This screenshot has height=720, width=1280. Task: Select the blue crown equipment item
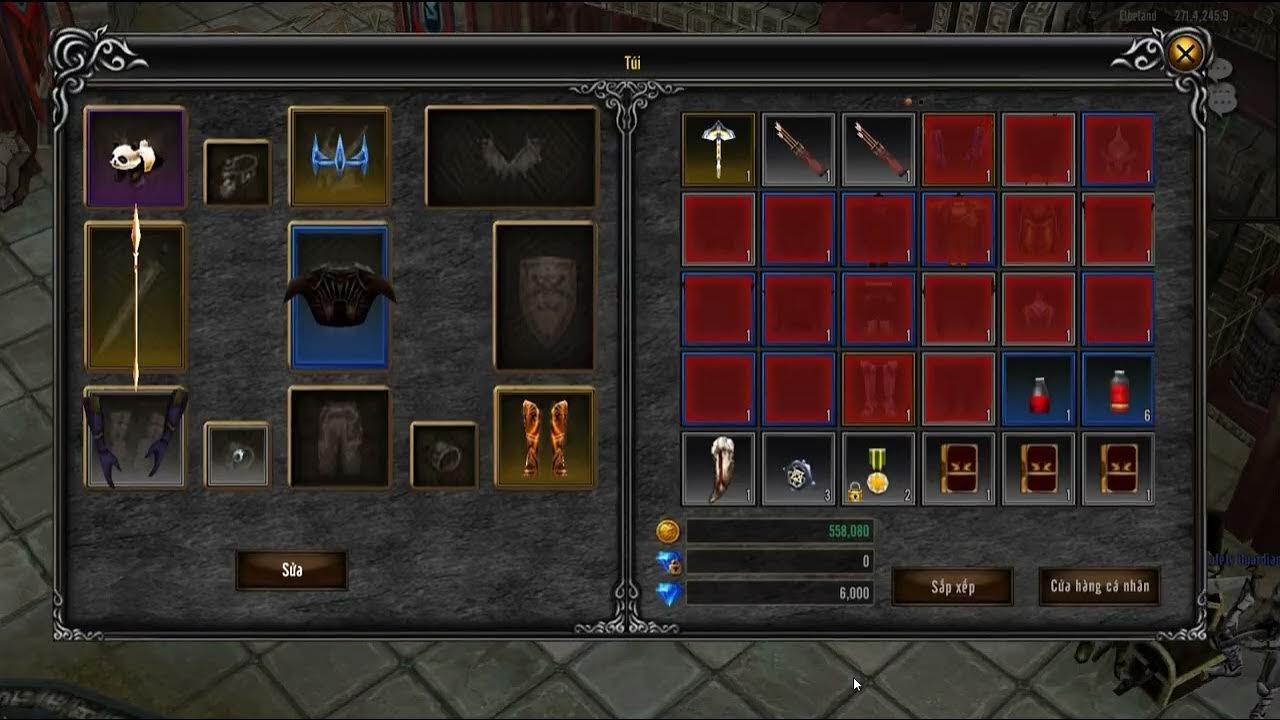tap(339, 155)
